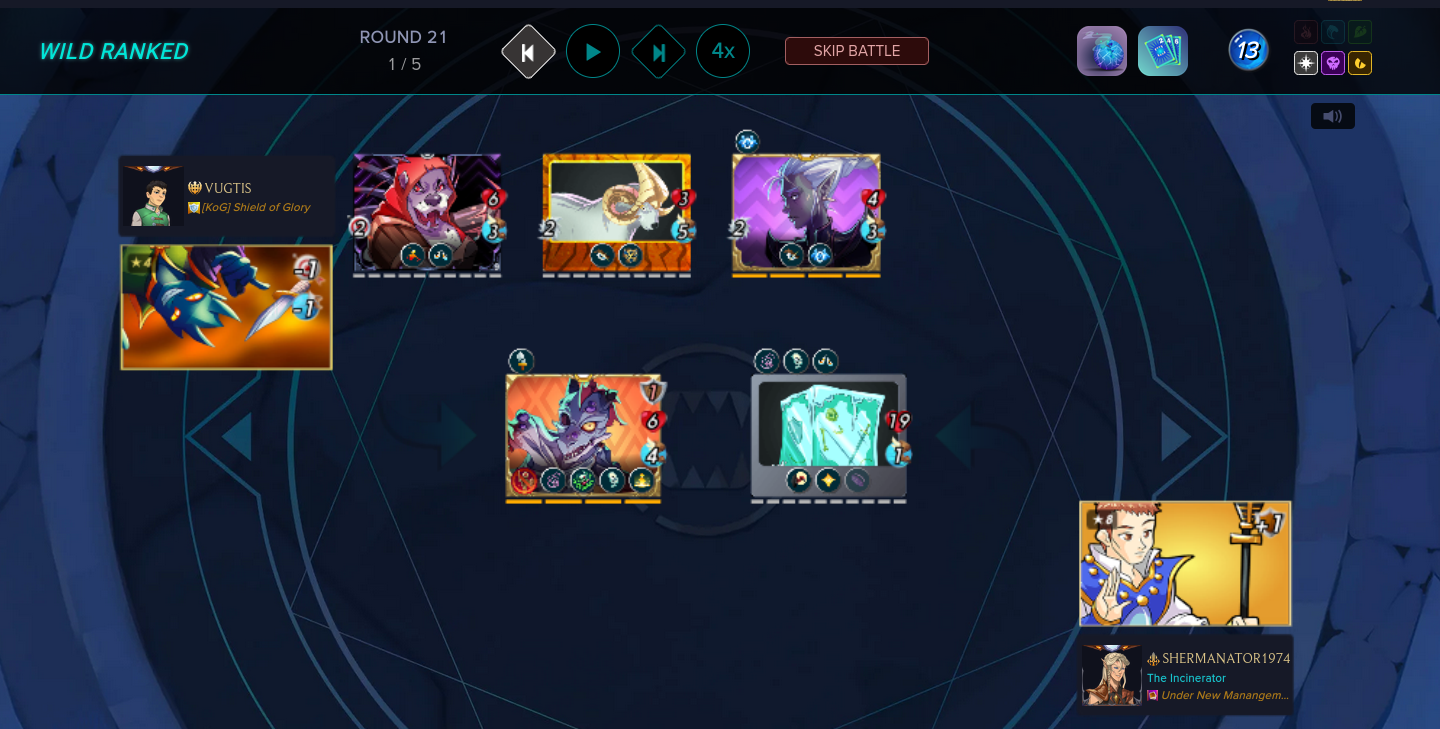
Task: Open the purple creature ruleset icon
Action: click(x=1101, y=51)
